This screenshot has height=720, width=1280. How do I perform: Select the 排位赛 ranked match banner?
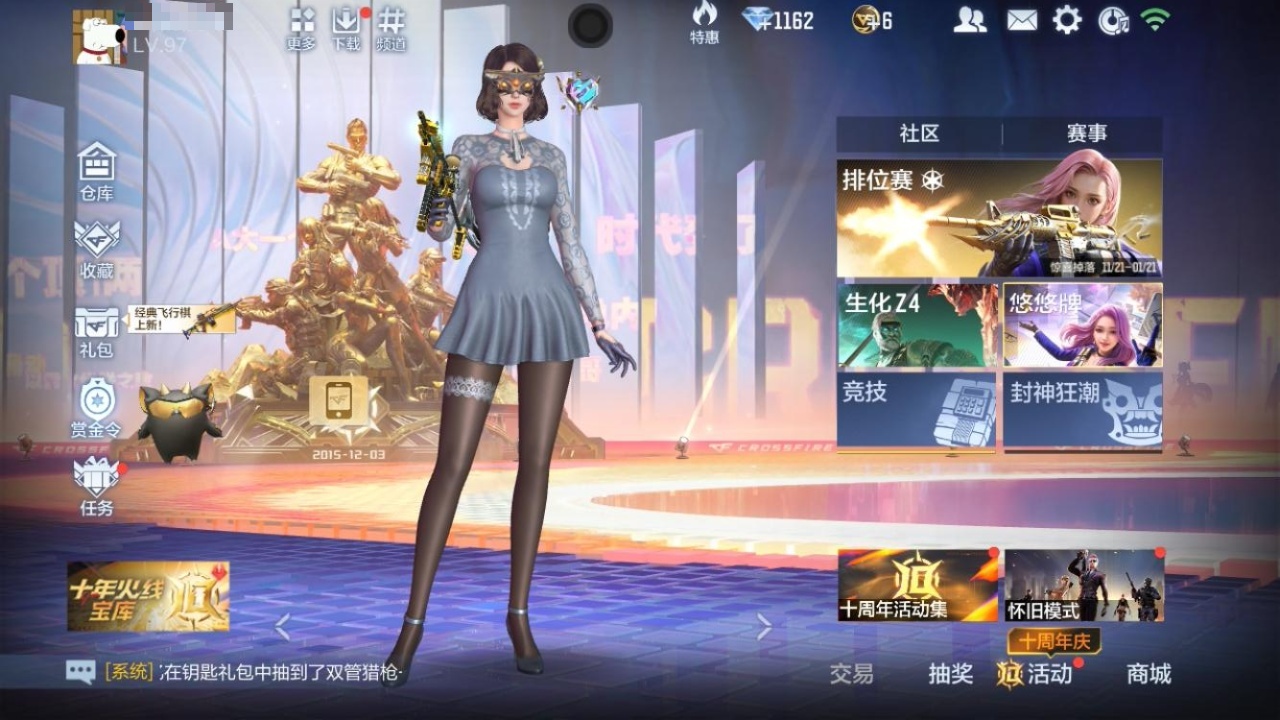(999, 218)
